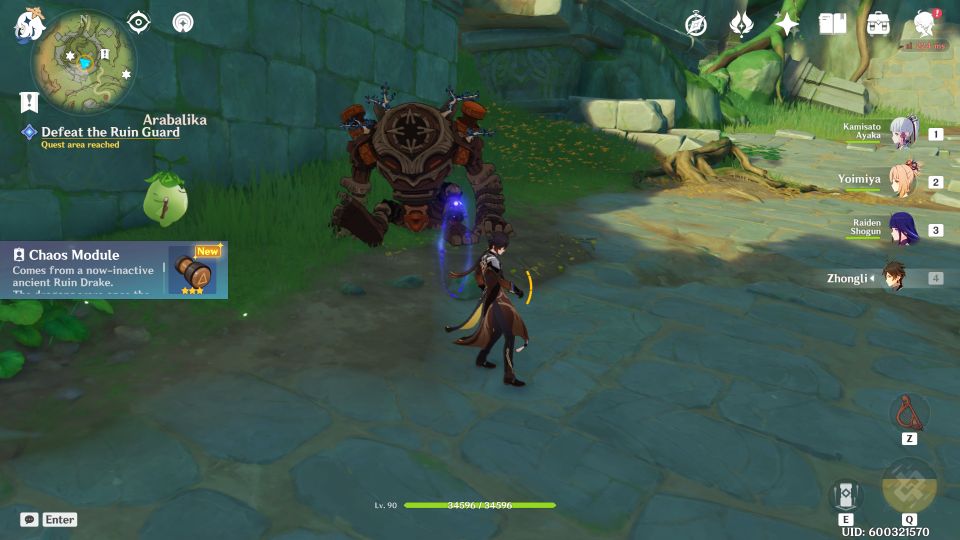
Task: Switch to Yoimiya in the party
Action: tap(905, 182)
